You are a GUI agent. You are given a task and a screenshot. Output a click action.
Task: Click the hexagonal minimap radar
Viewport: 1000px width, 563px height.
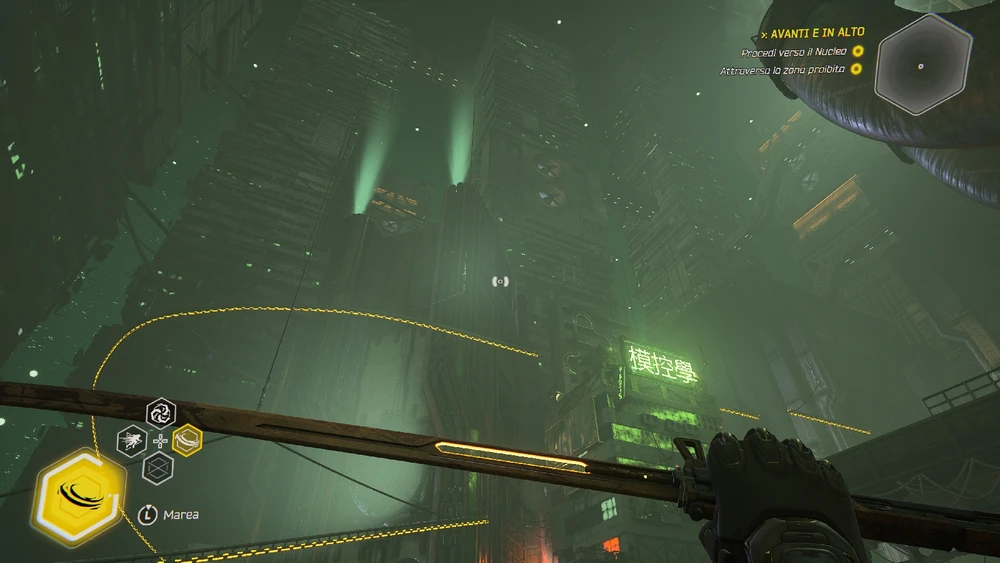tap(922, 66)
